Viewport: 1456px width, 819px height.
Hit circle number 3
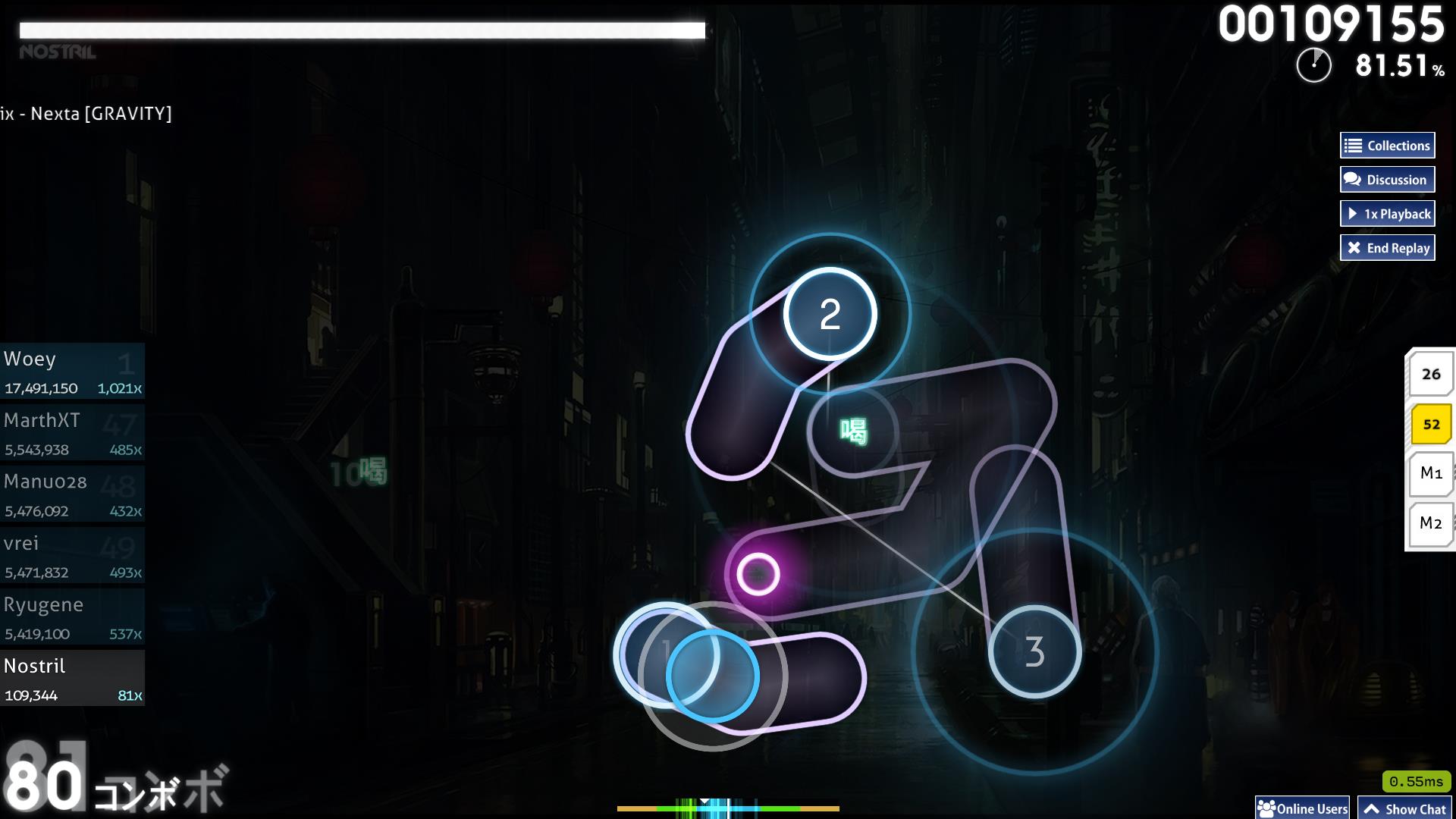point(1034,651)
